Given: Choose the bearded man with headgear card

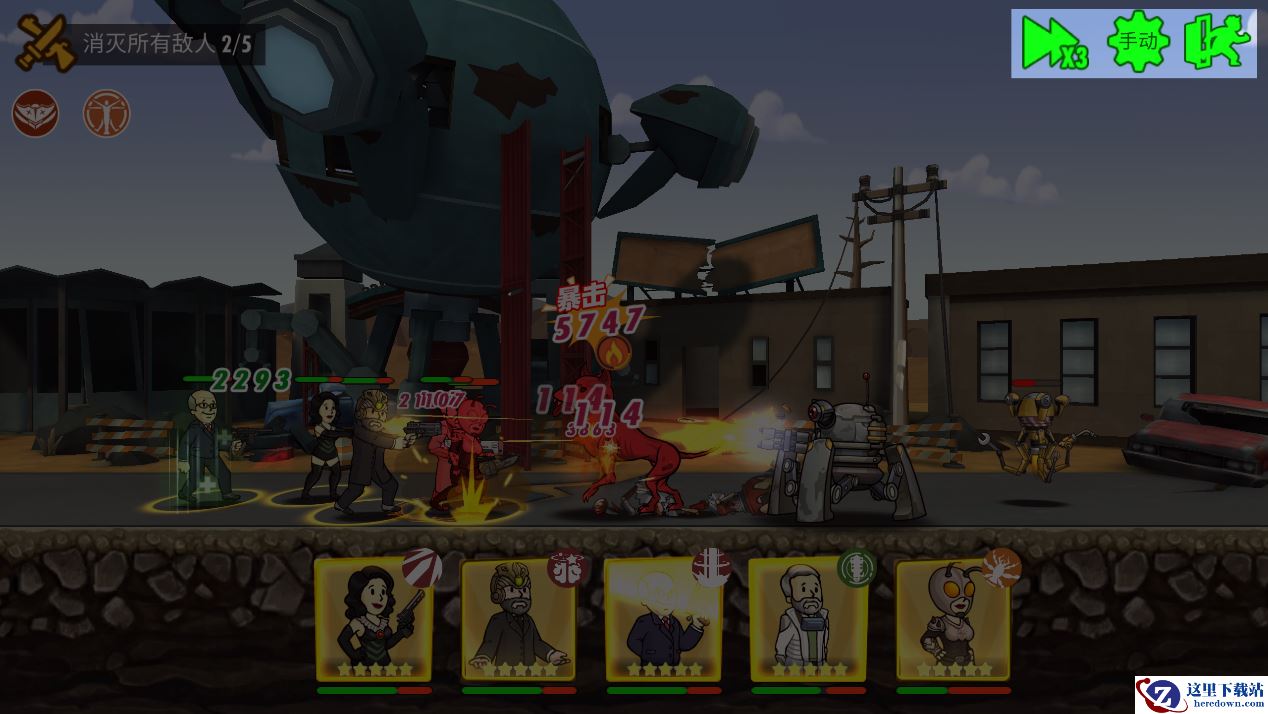Looking at the screenshot, I should point(518,619).
